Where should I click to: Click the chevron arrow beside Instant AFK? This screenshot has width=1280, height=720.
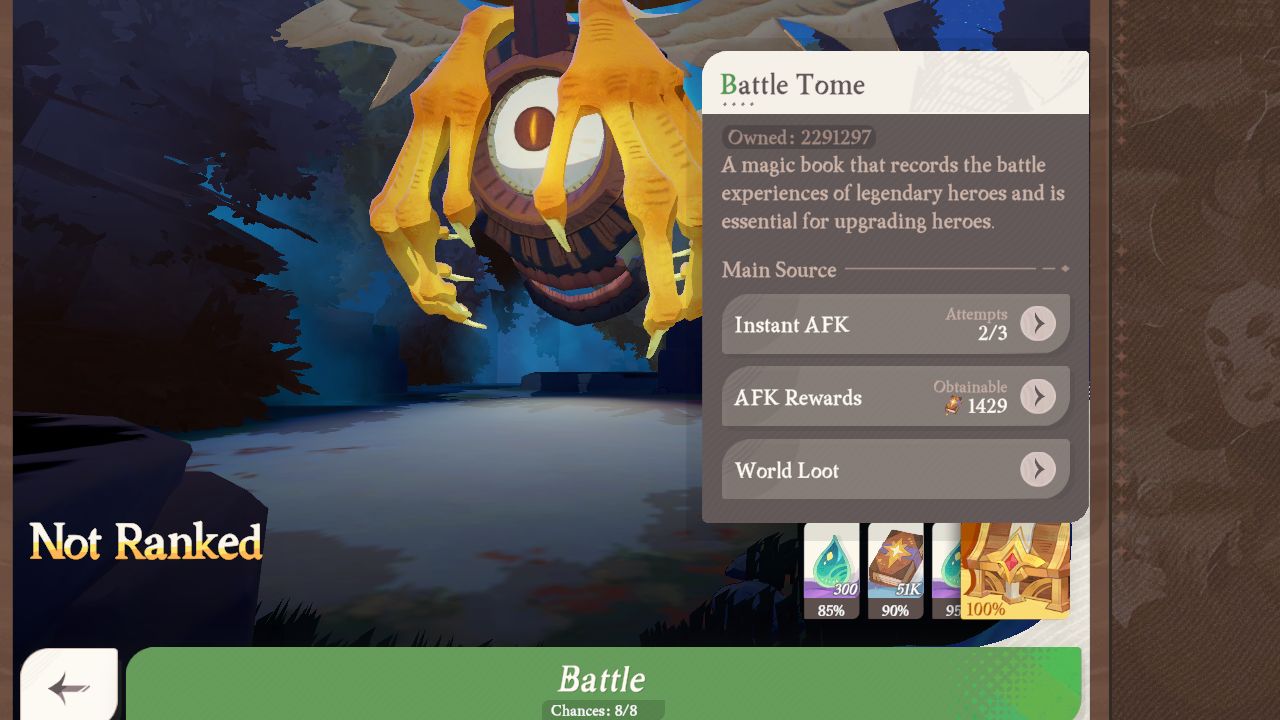coord(1038,324)
